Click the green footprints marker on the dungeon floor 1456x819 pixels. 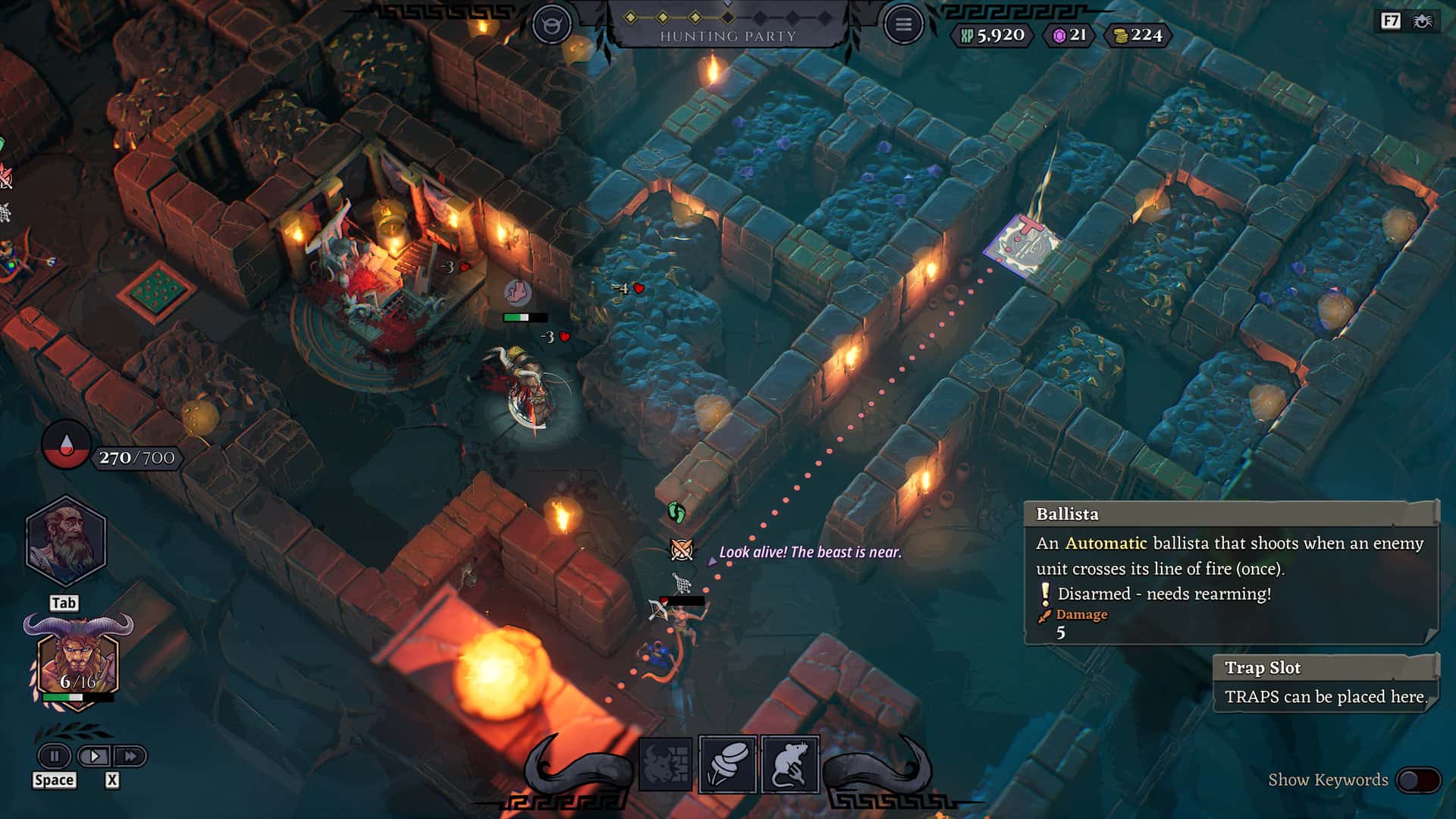click(x=675, y=511)
